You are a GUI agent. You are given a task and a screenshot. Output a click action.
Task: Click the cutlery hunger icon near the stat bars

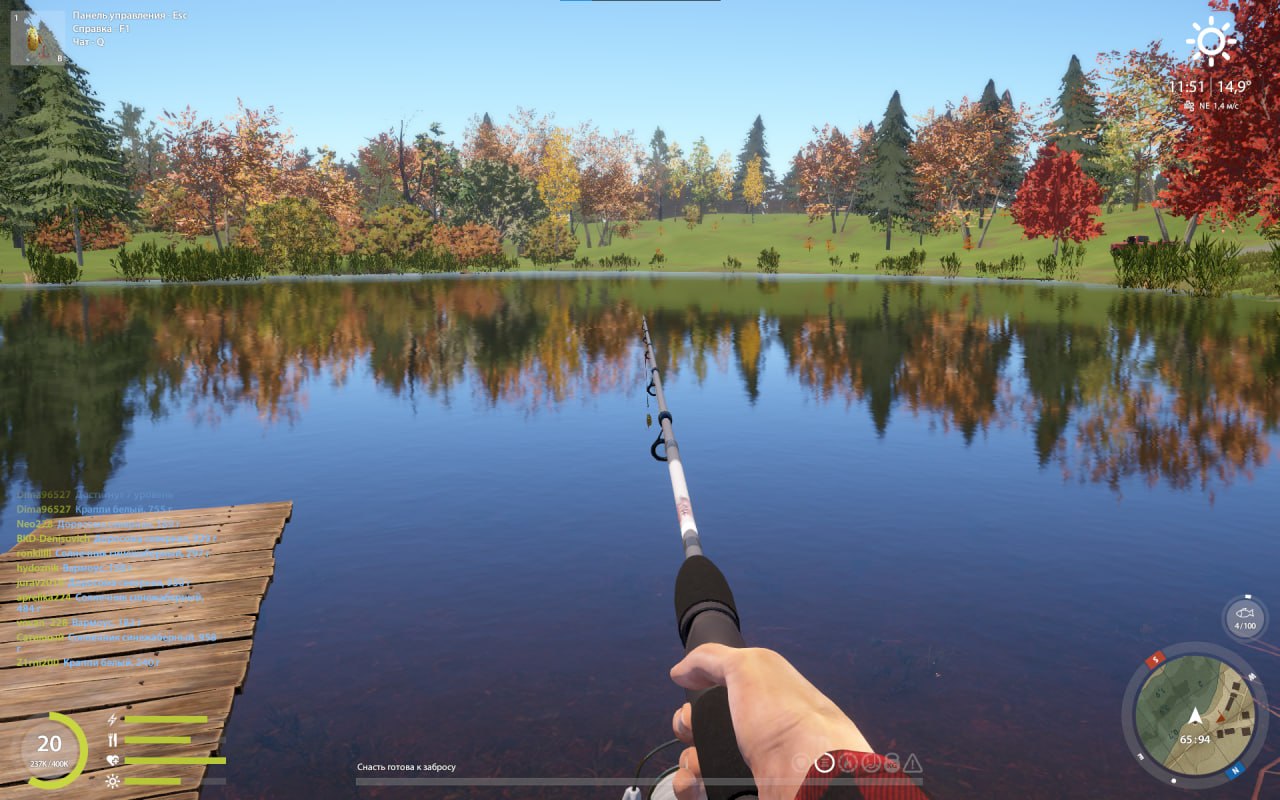pos(113,739)
